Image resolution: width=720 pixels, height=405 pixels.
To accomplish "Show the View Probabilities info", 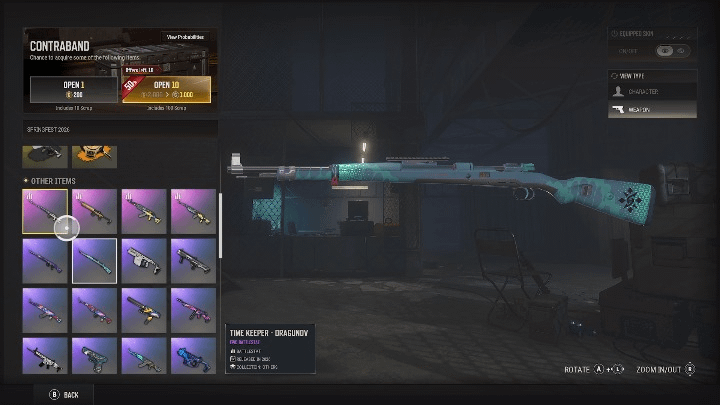I will click(185, 37).
